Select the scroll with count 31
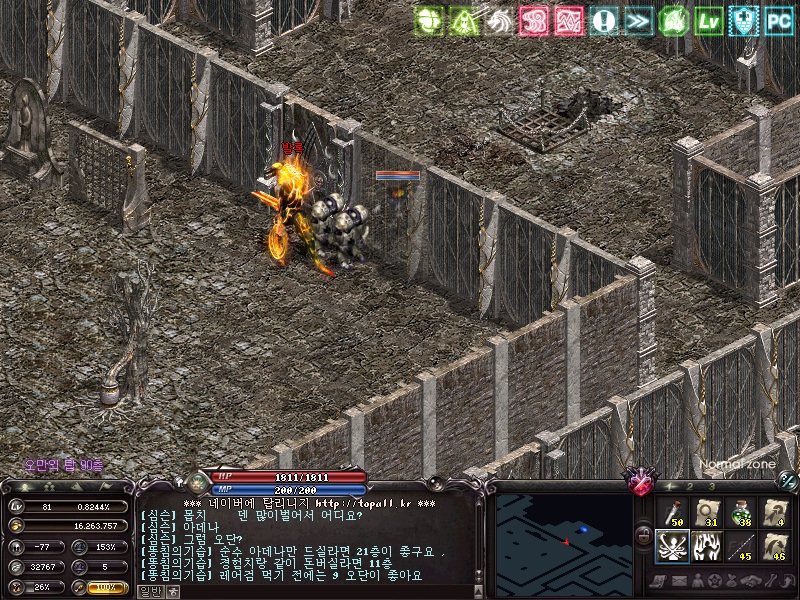This screenshot has height=600, width=800. (707, 512)
